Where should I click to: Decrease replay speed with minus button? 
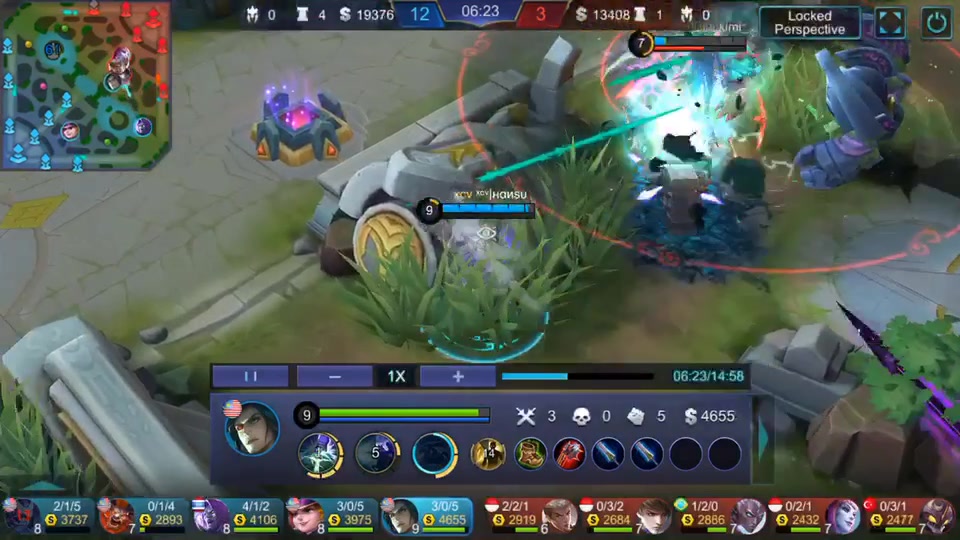click(x=334, y=376)
